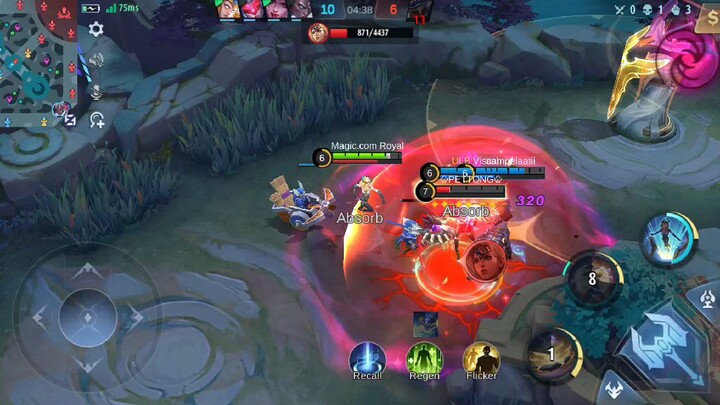Image resolution: width=720 pixels, height=405 pixels.
Task: Open the settings gear menu
Action: [96, 29]
